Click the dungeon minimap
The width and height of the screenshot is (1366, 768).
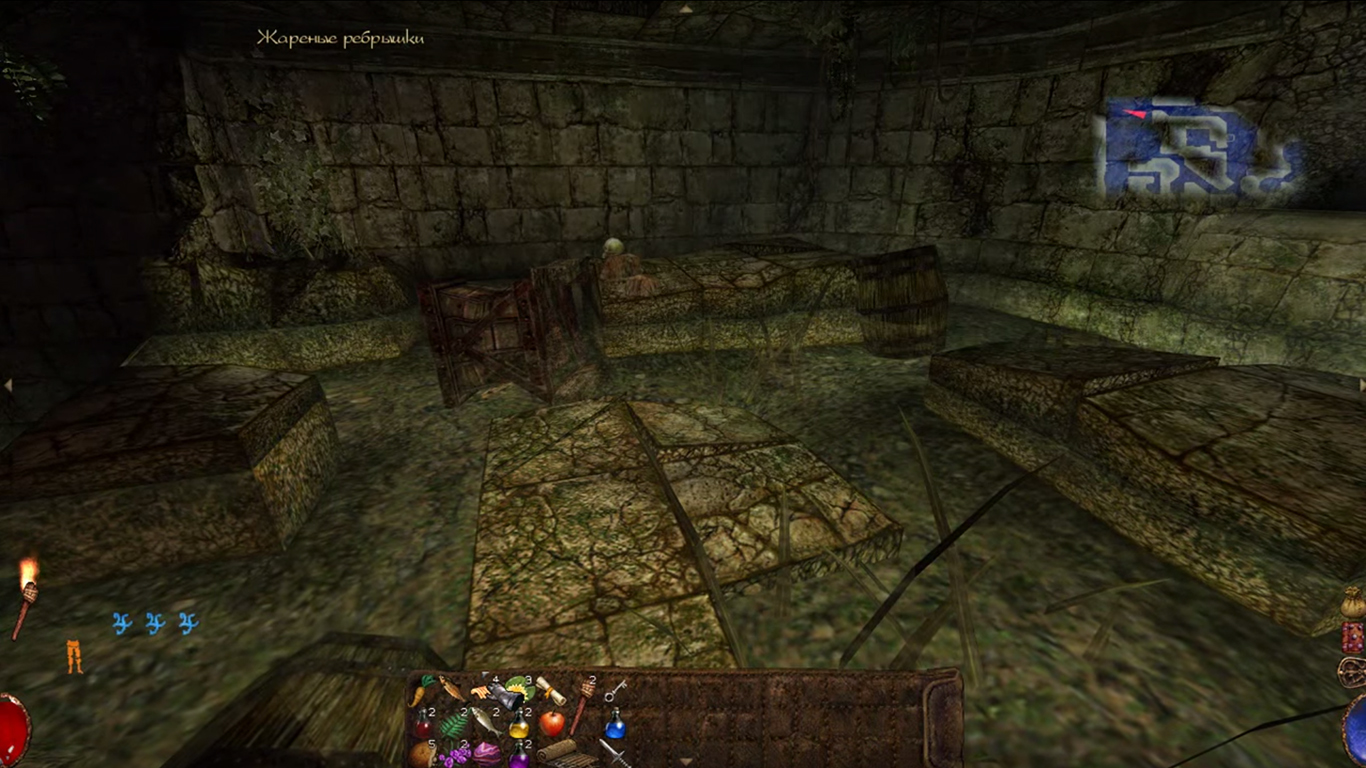(x=1200, y=148)
